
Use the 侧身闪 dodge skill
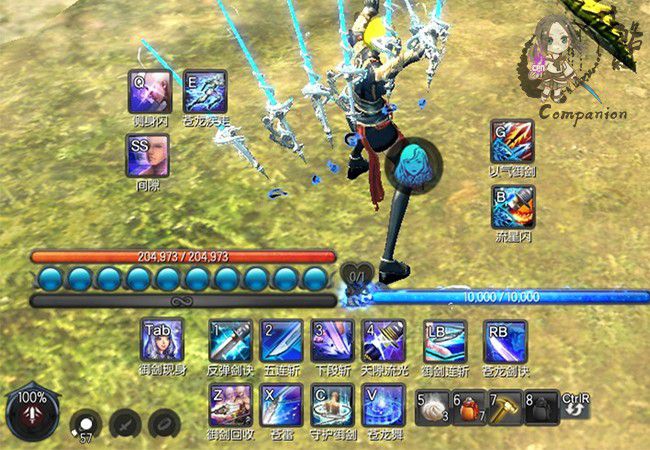click(150, 92)
